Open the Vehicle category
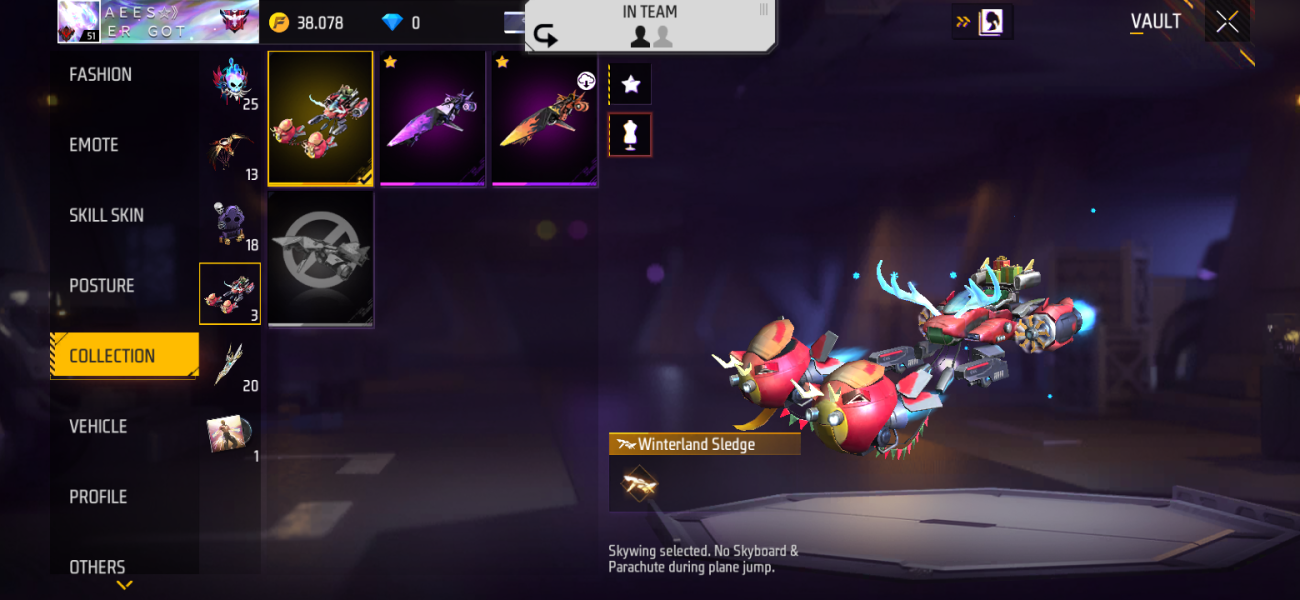 tap(98, 426)
